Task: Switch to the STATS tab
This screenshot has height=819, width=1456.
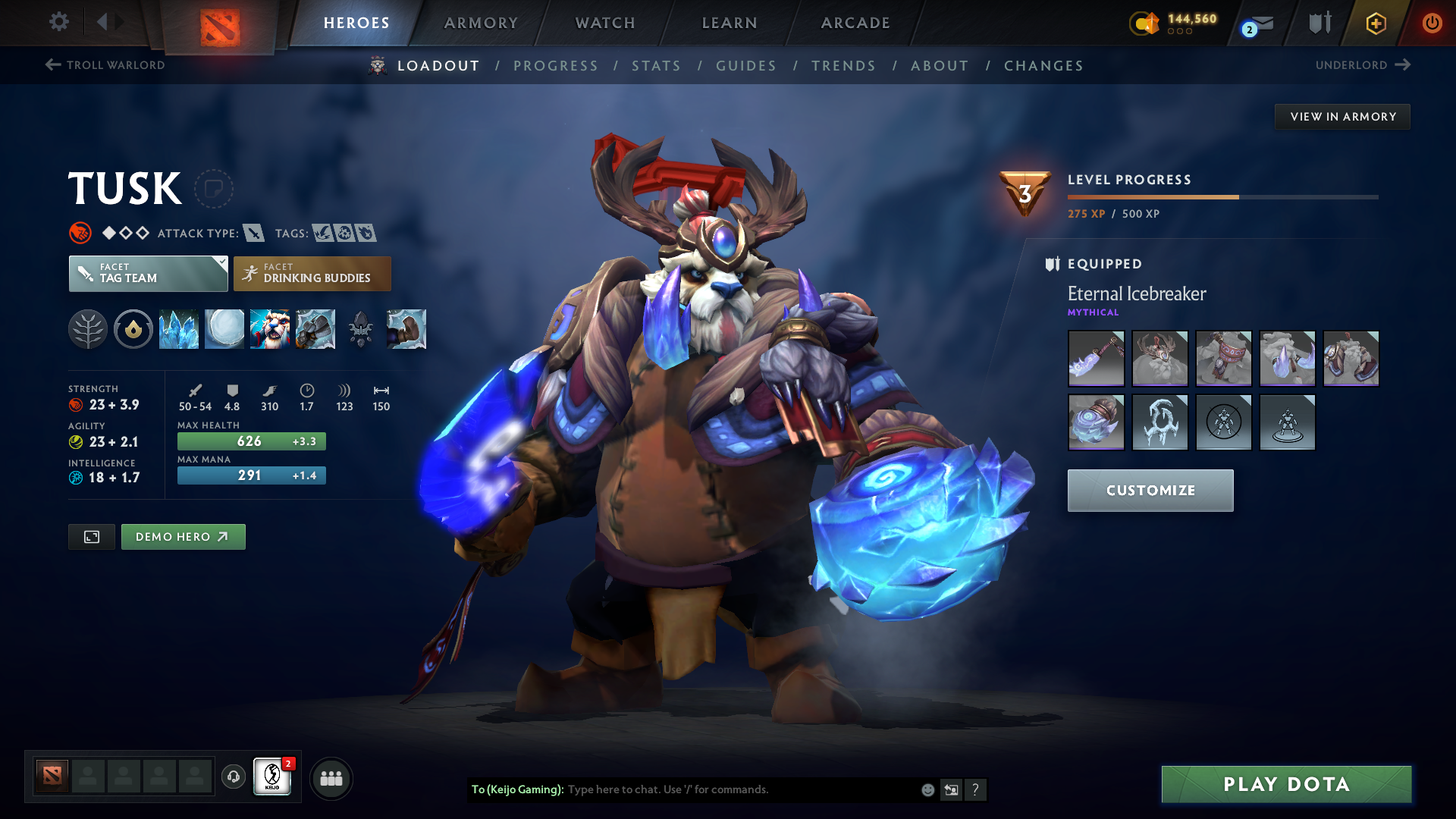Action: click(656, 66)
